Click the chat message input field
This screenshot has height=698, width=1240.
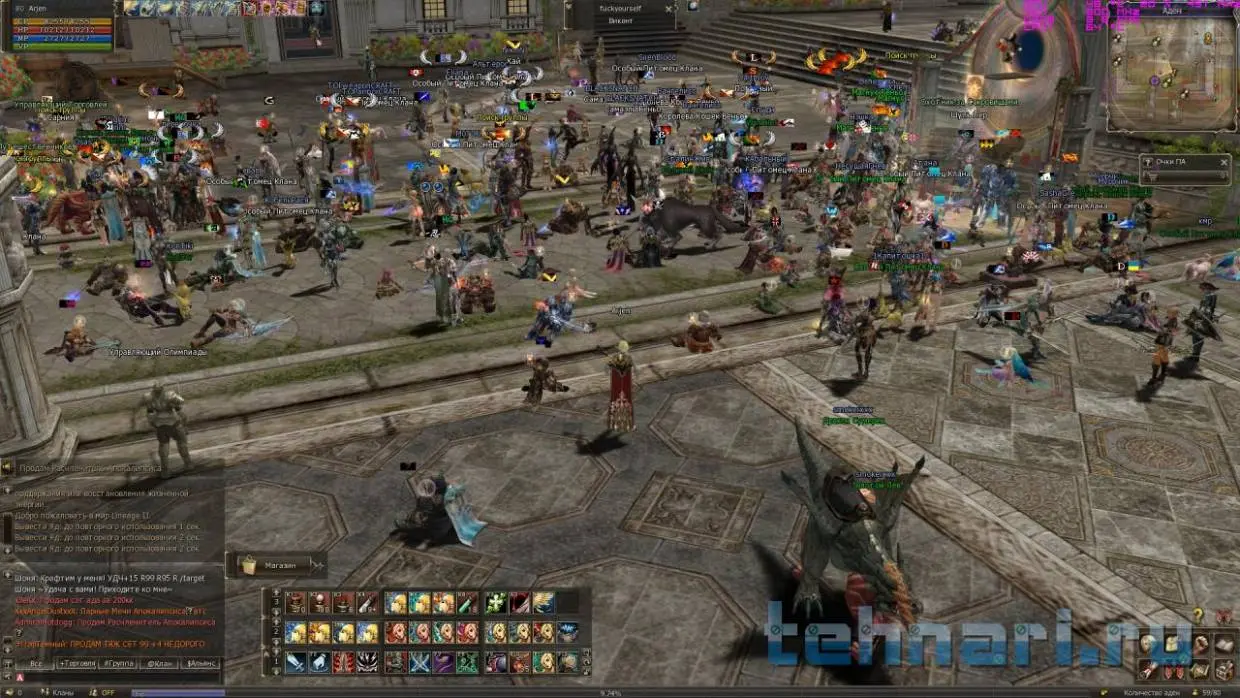(120, 678)
